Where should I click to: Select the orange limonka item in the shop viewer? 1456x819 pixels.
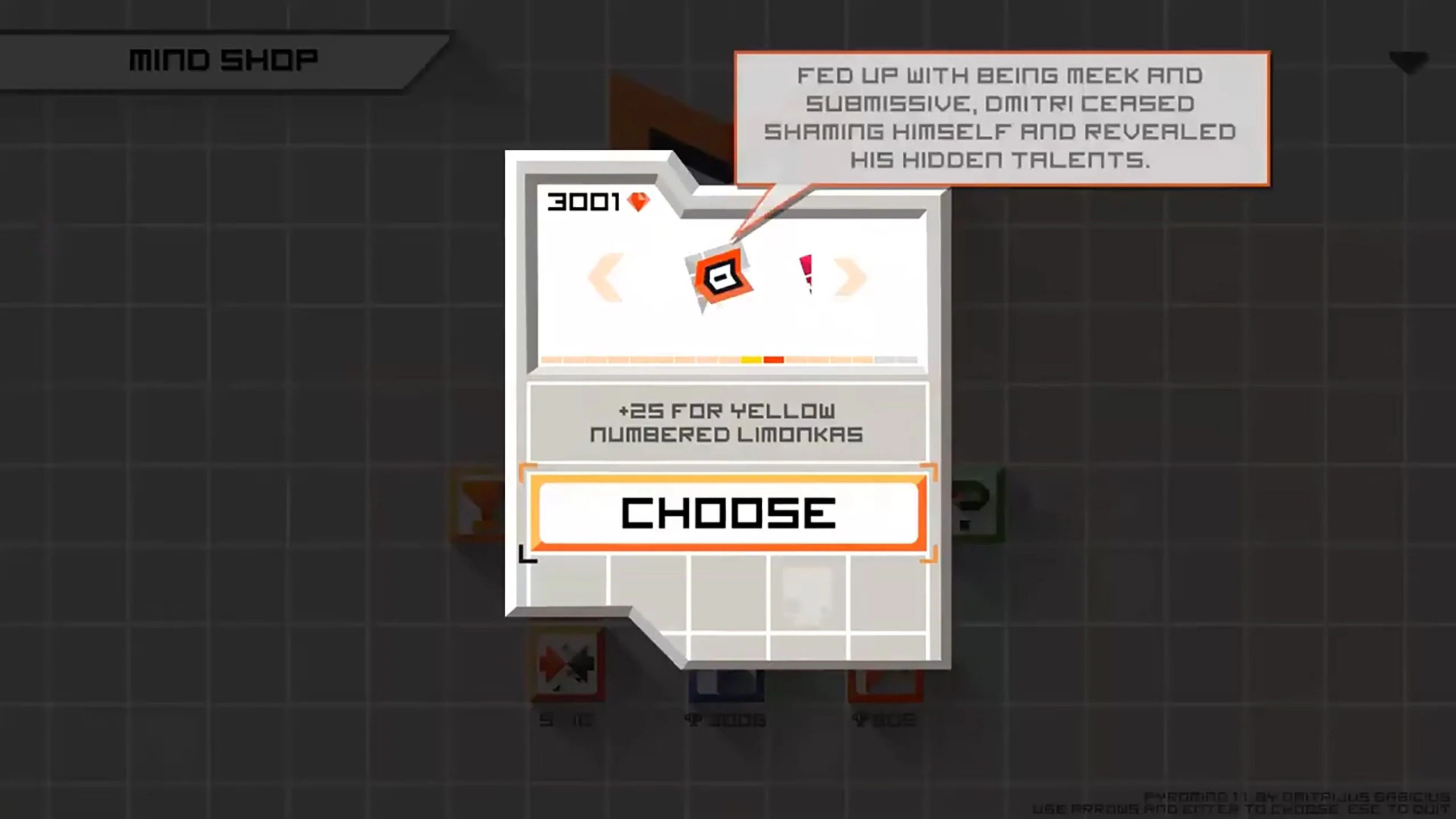(722, 275)
